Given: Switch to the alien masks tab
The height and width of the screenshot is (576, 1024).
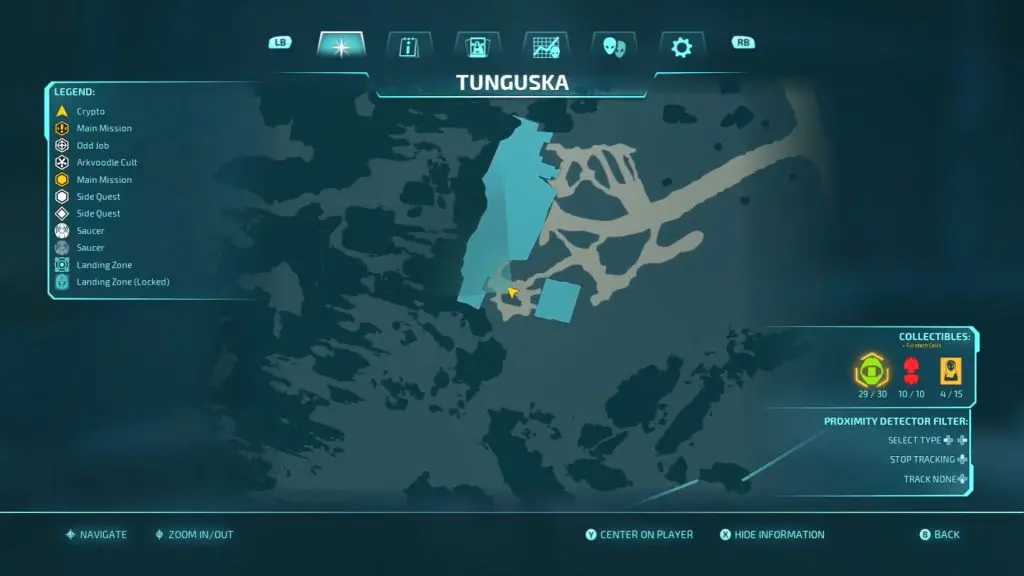Looking at the screenshot, I should coord(613,46).
